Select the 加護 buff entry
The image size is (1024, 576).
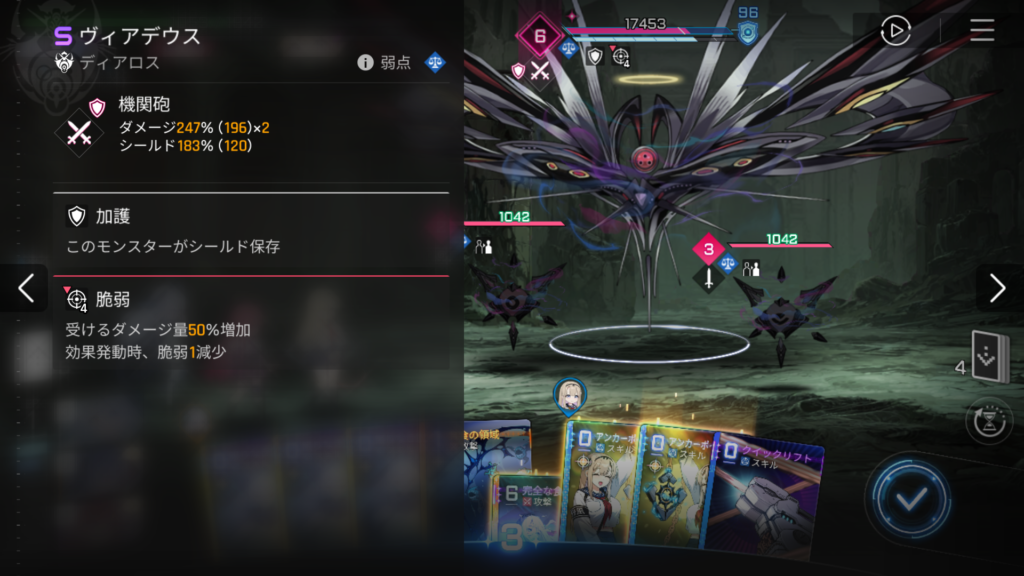tap(250, 230)
